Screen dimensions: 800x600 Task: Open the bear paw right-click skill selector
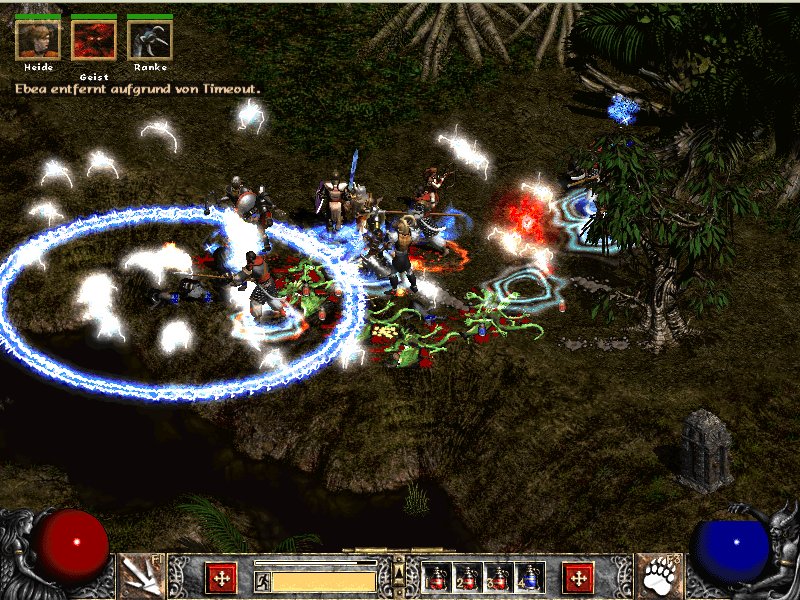[659, 577]
